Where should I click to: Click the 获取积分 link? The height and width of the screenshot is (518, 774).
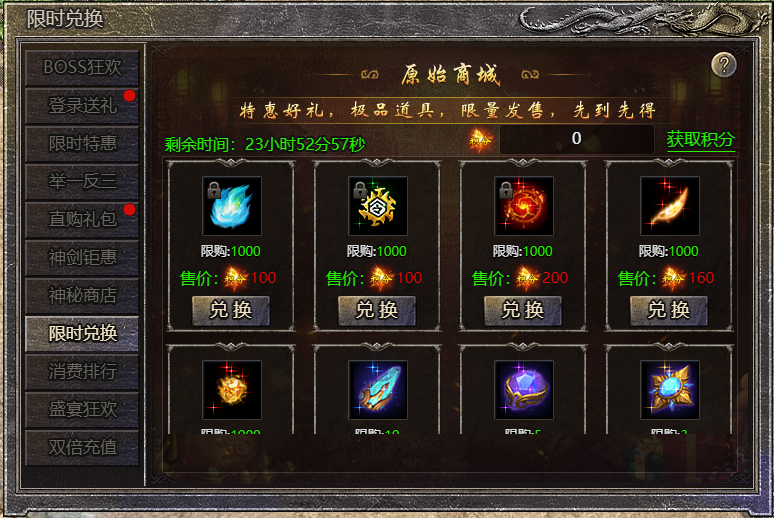pos(700,140)
